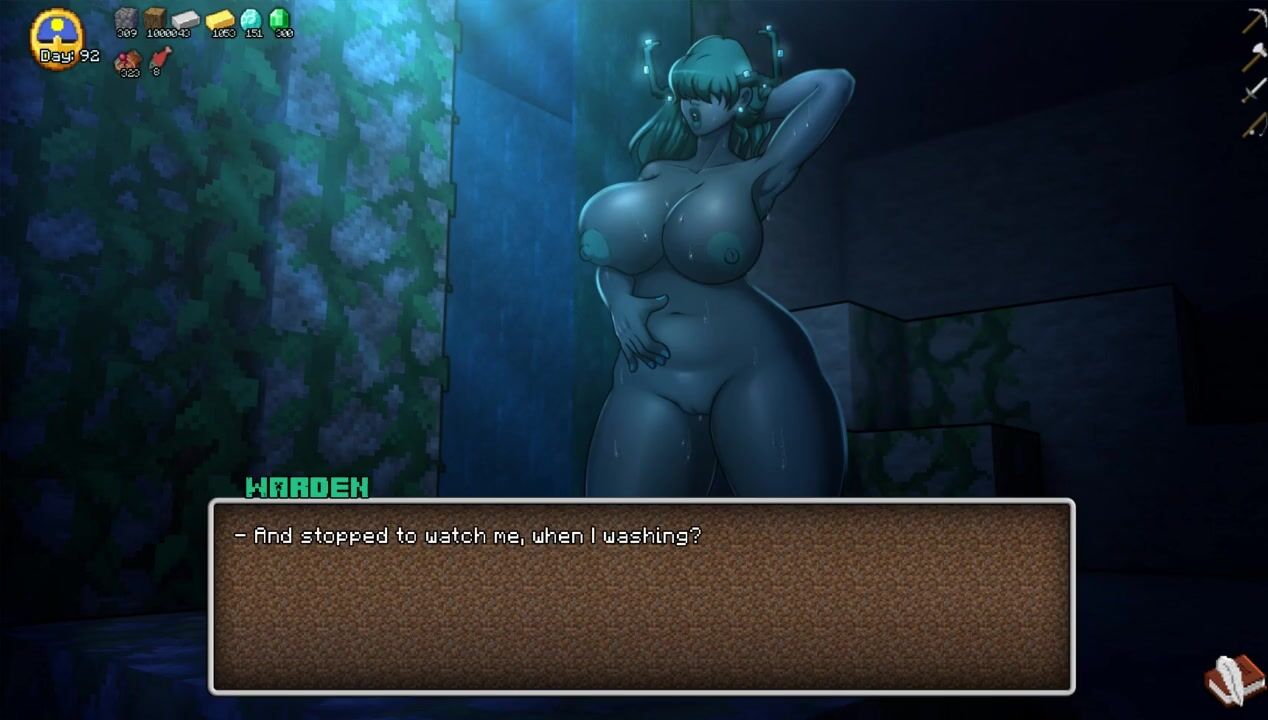Image resolution: width=1268 pixels, height=720 pixels.
Task: Select the pickaxe tool icon
Action: click(1254, 20)
